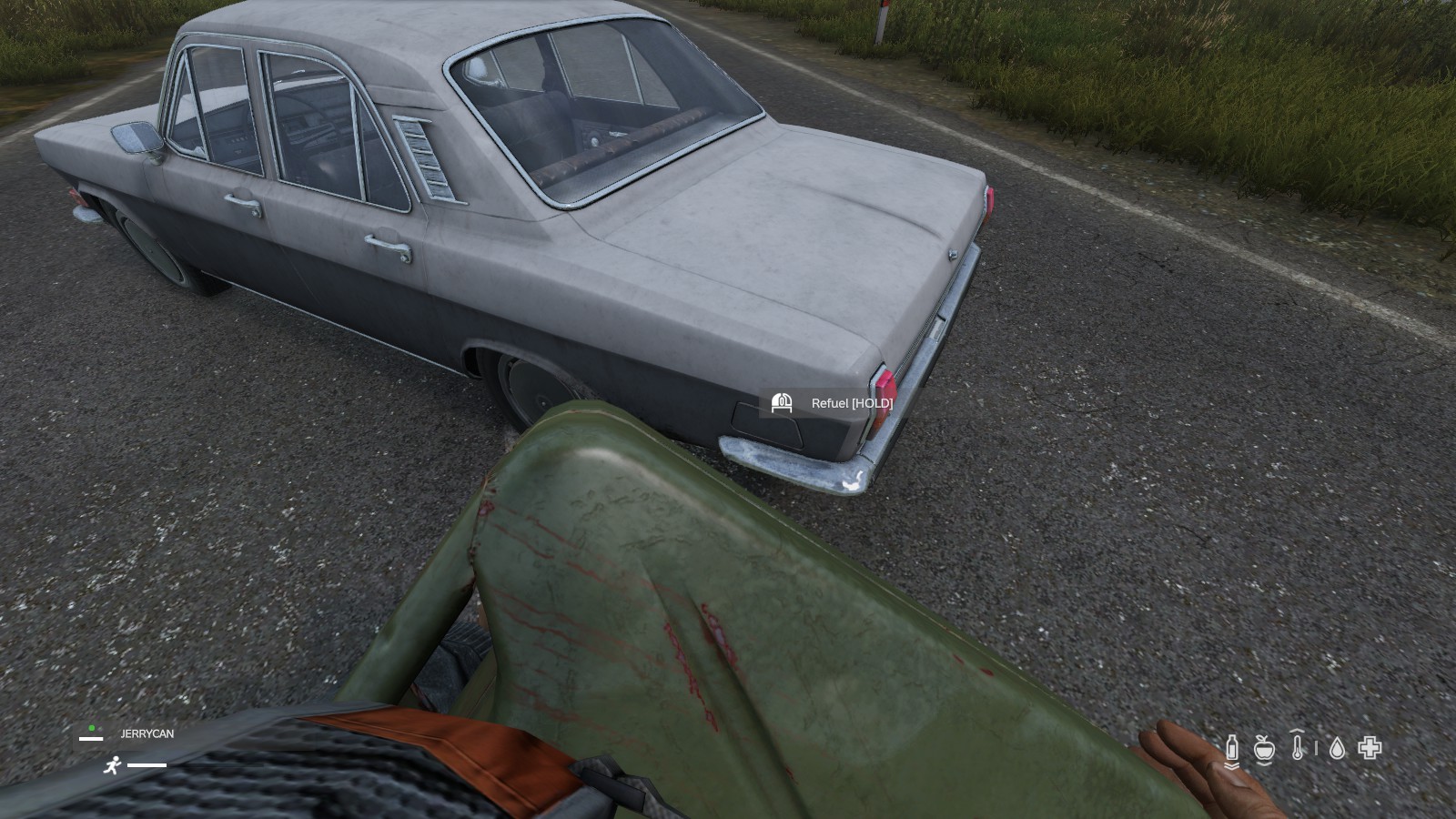Click the blood drop status icon

point(1337,748)
